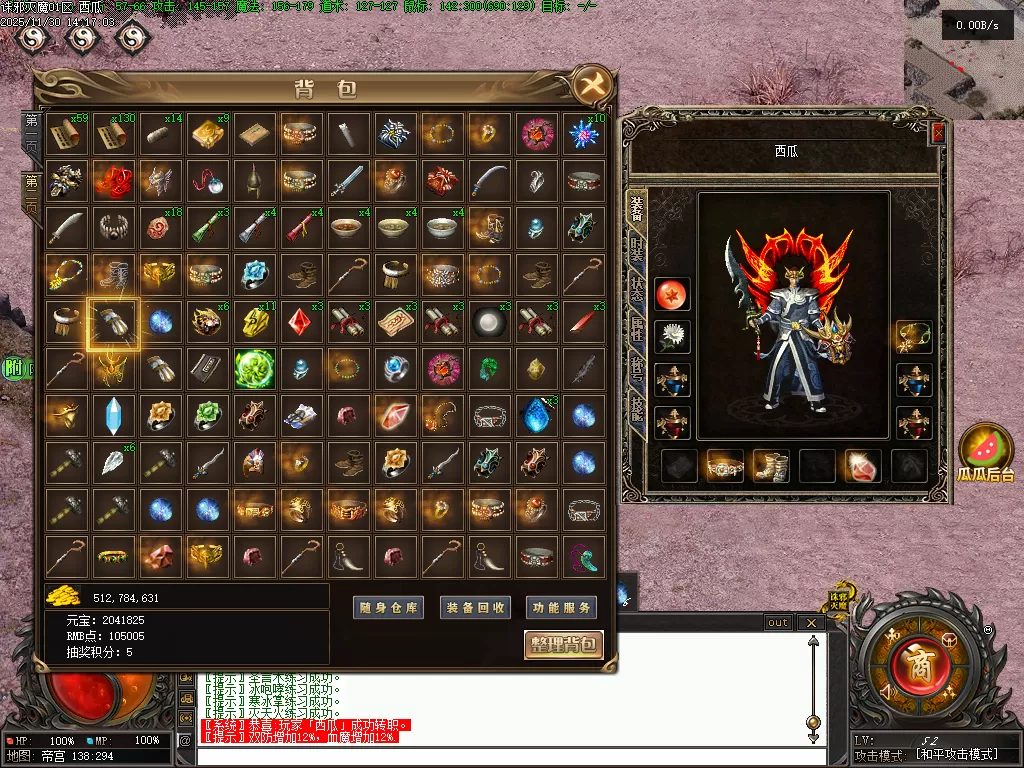Open the 功能服务 function services
The image size is (1024, 768).
(x=560, y=607)
